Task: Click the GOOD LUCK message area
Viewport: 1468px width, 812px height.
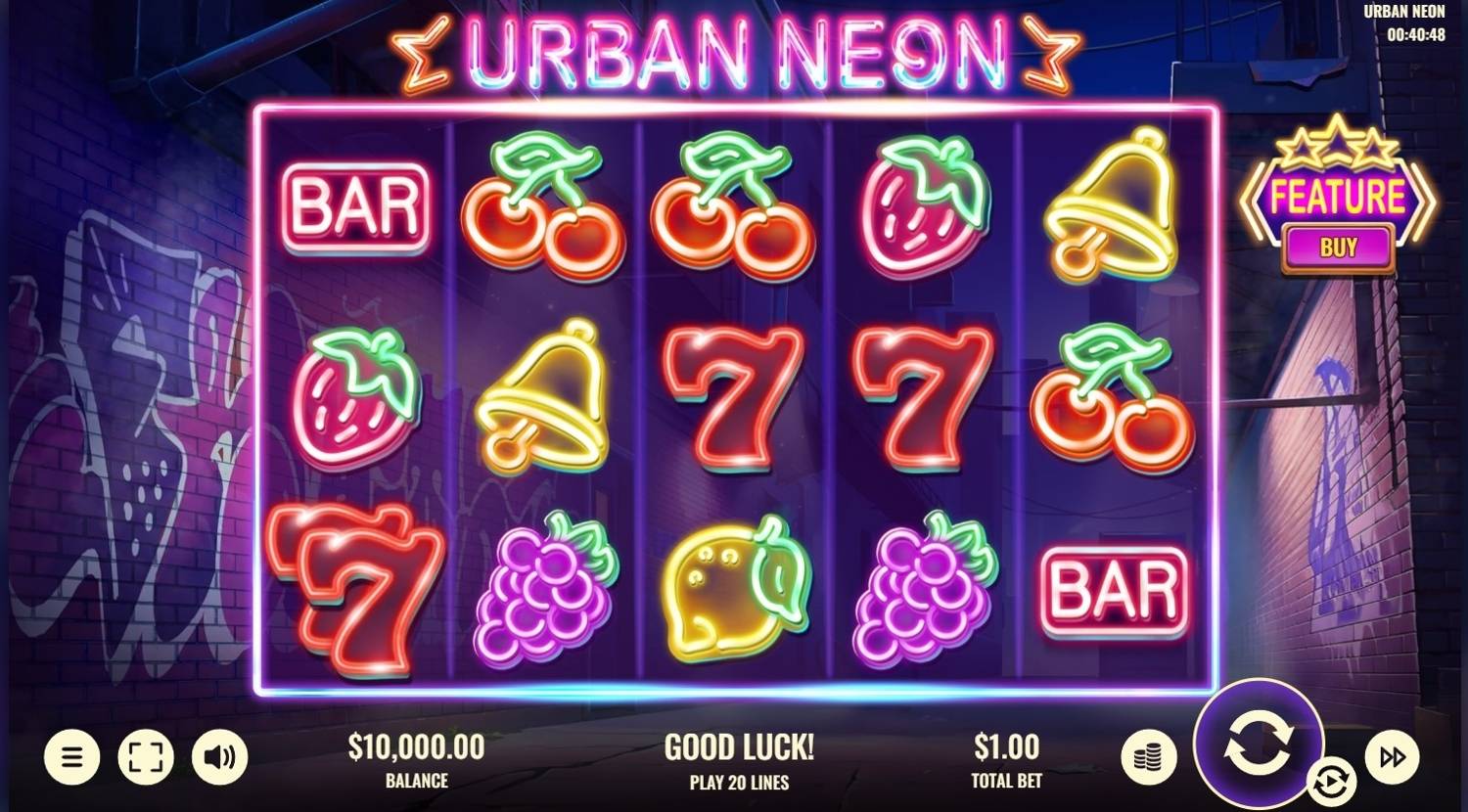Action: [739, 746]
